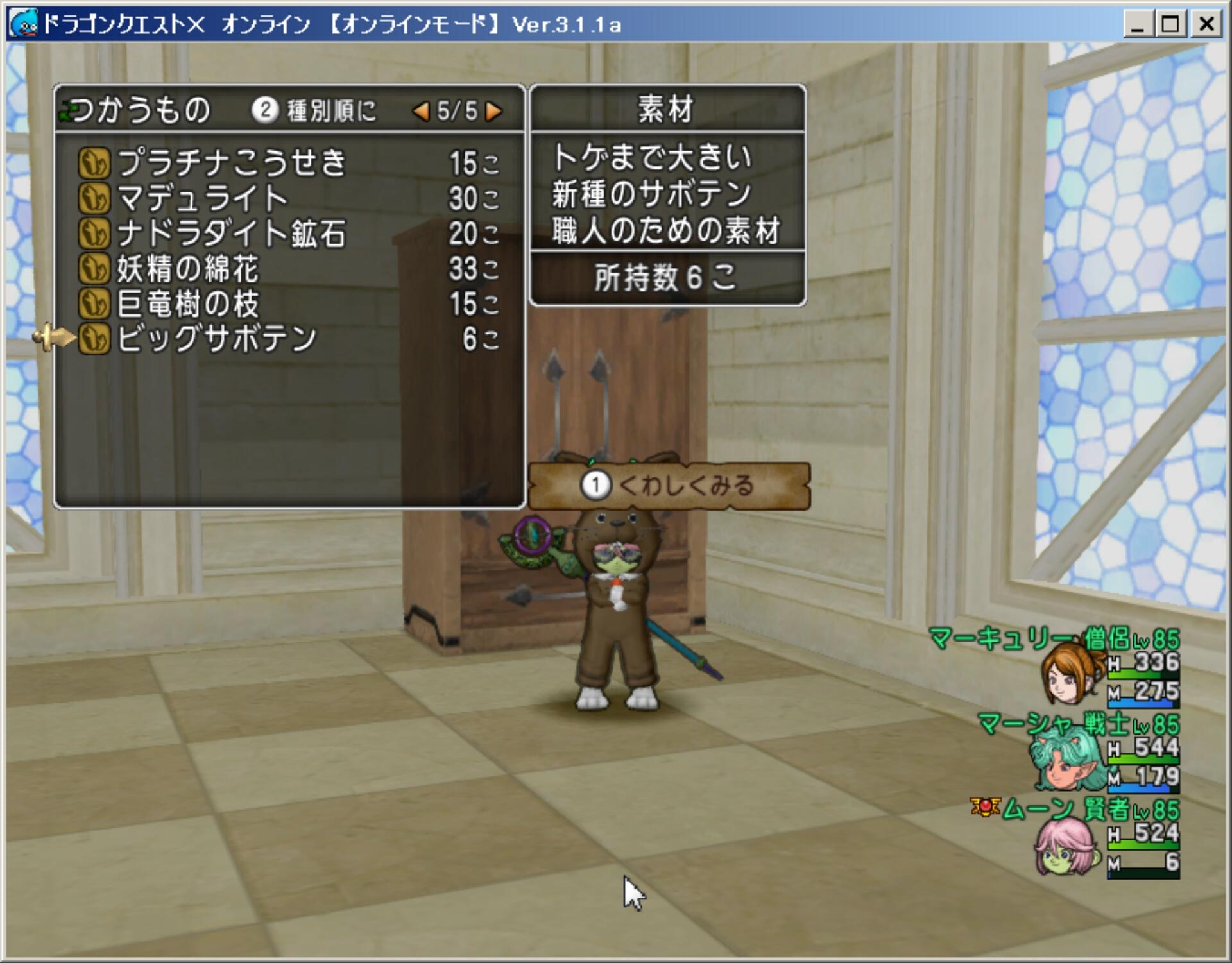The width and height of the screenshot is (1232, 963).
Task: Go to the next item page arrow
Action: 493,112
